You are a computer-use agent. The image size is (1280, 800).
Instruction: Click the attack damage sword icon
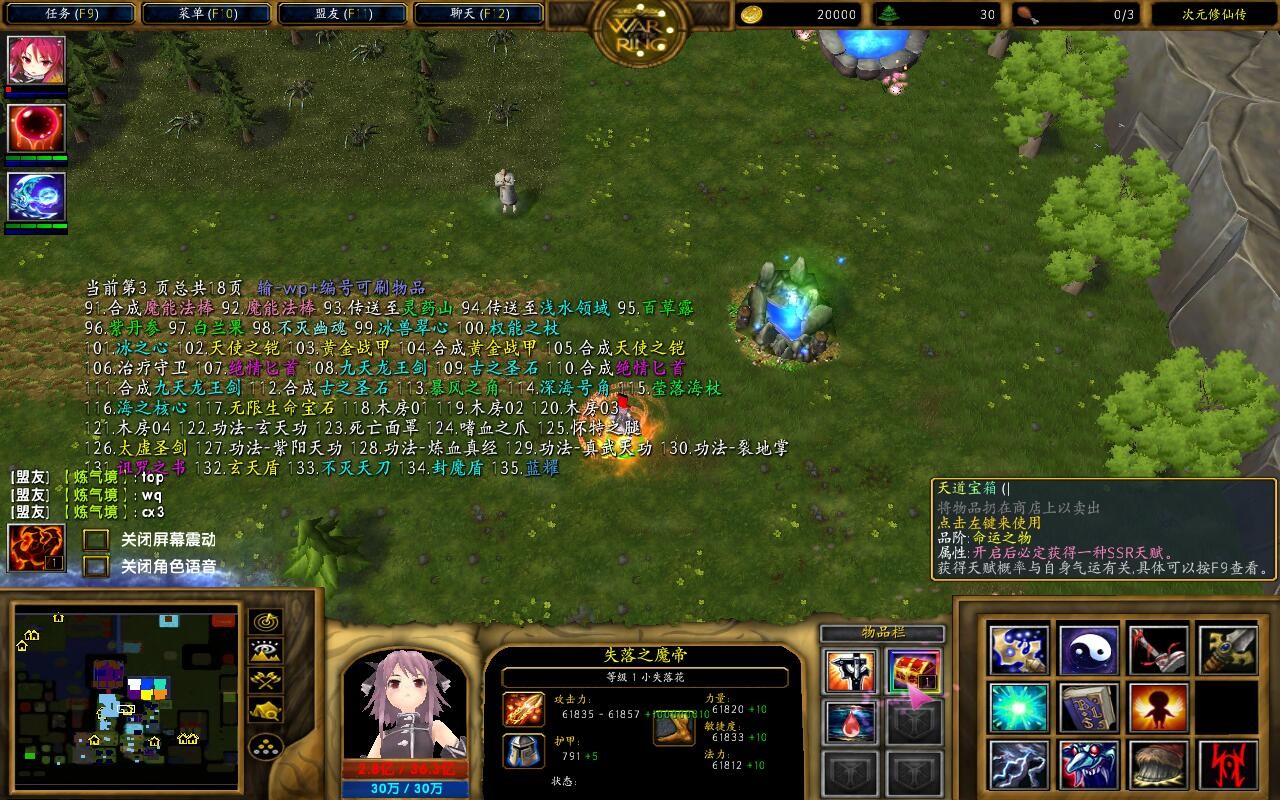pyautogui.click(x=524, y=710)
